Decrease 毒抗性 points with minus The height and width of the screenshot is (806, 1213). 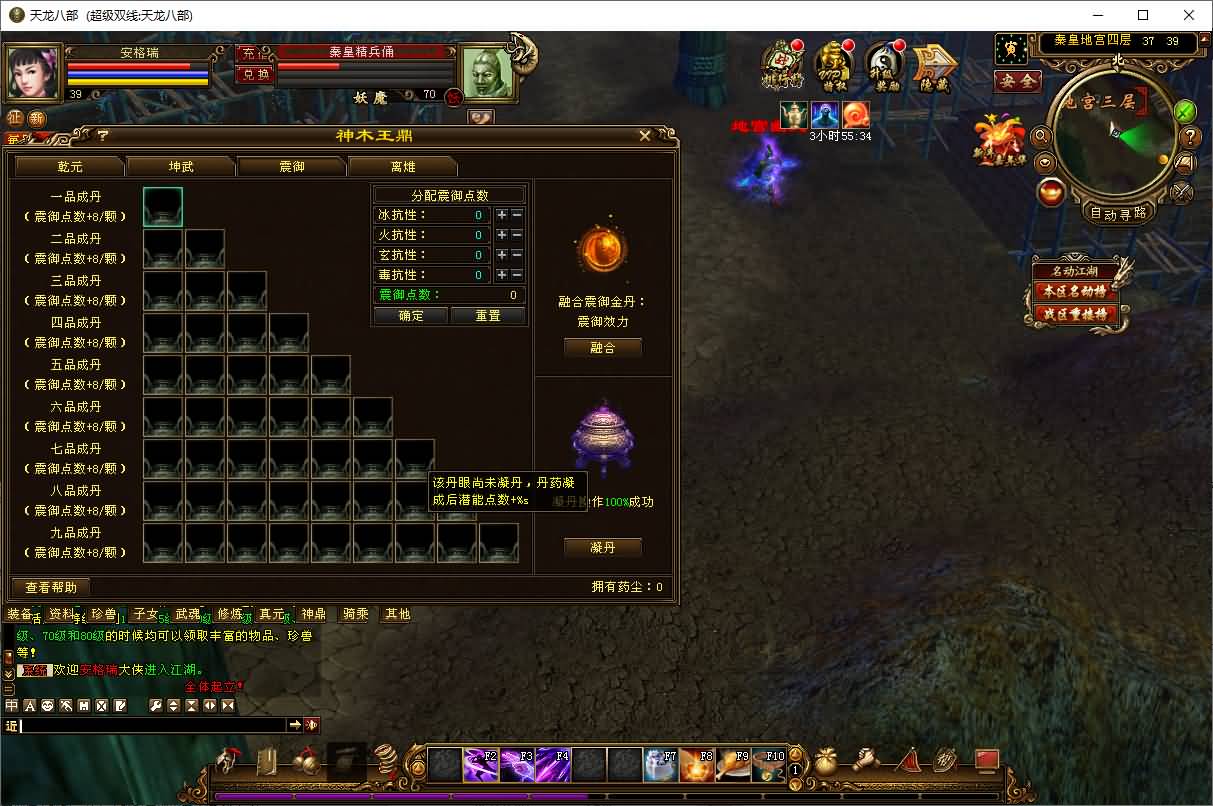tap(517, 275)
